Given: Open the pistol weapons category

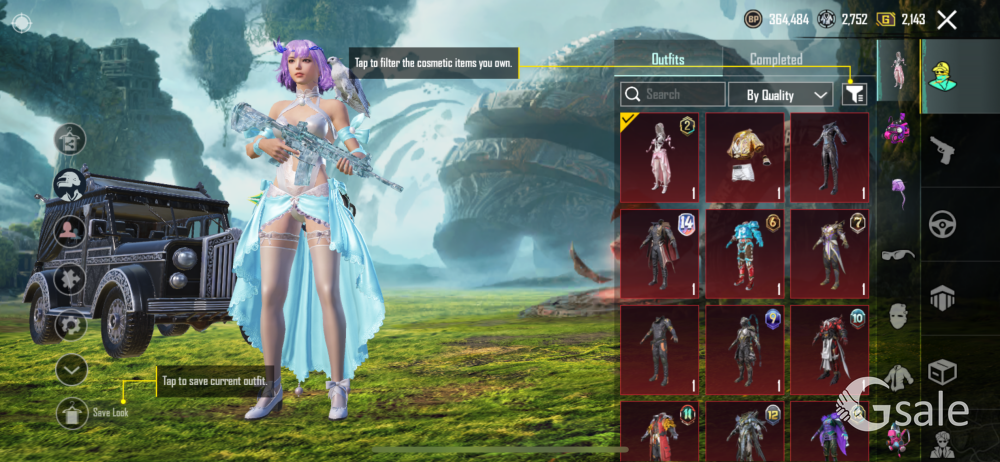Looking at the screenshot, I should [942, 150].
